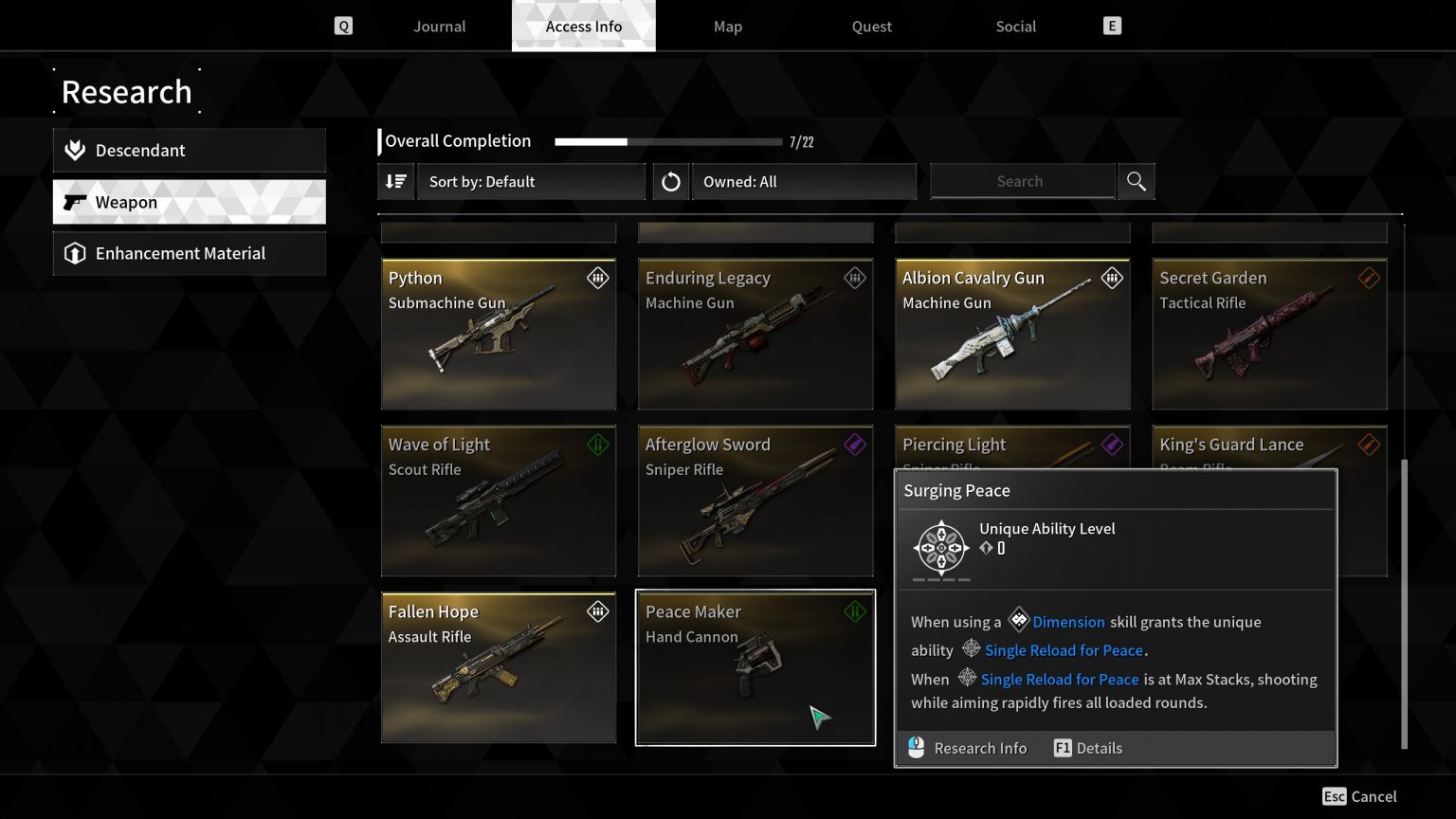Click the sort order icon beside Sort by

[395, 181]
